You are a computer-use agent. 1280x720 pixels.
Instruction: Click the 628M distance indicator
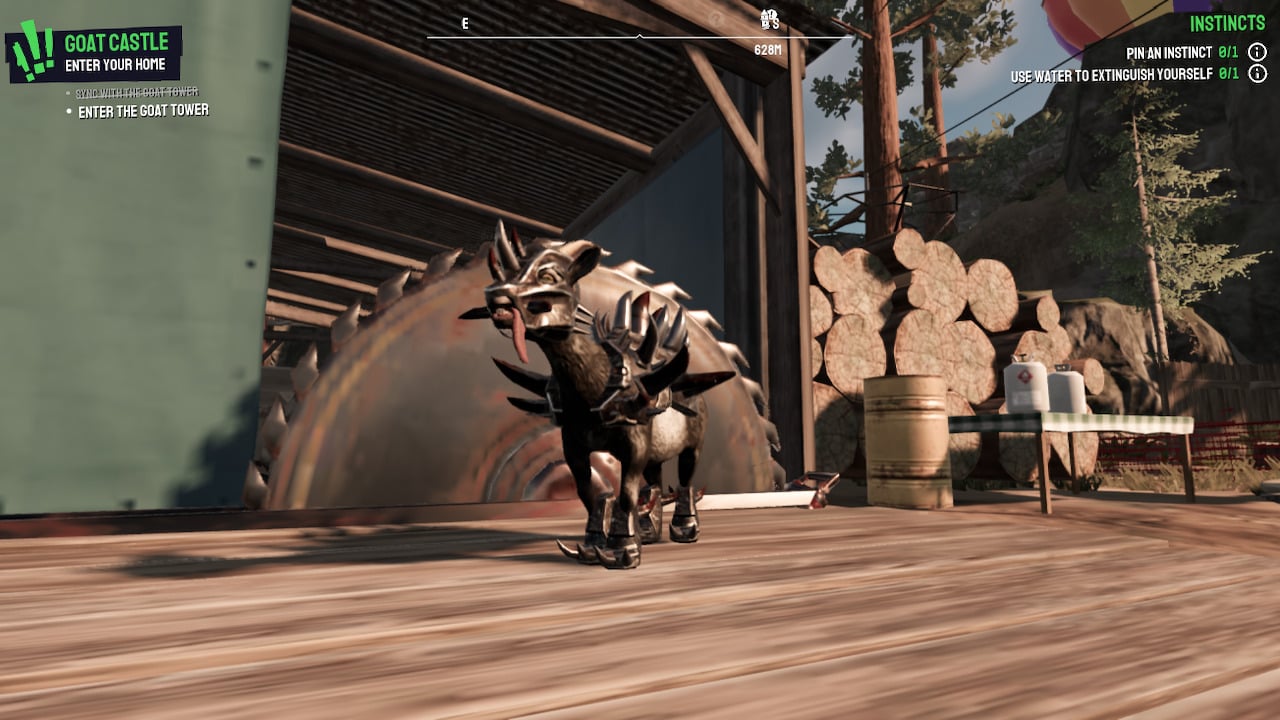click(769, 48)
